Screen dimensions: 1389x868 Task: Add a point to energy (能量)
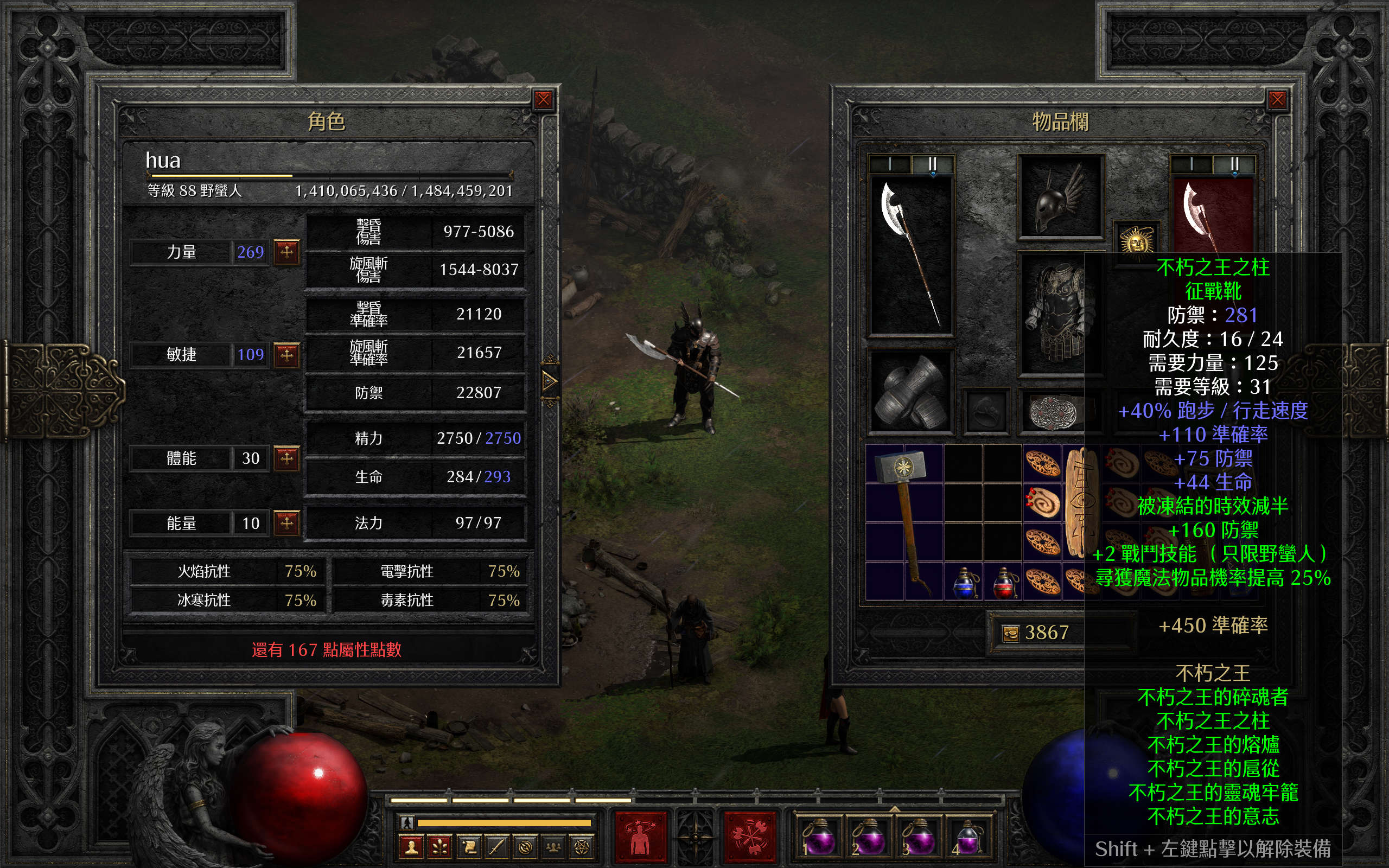pos(286,523)
